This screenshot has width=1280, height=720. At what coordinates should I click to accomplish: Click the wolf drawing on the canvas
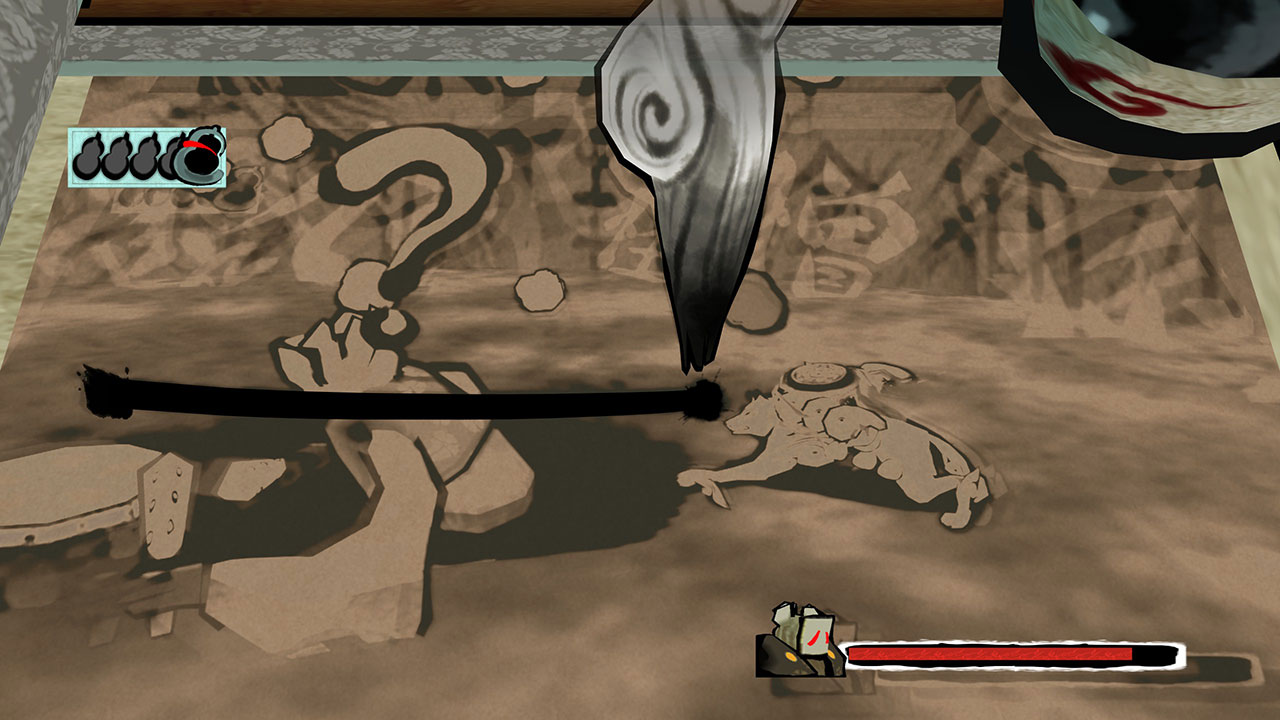pos(840,430)
